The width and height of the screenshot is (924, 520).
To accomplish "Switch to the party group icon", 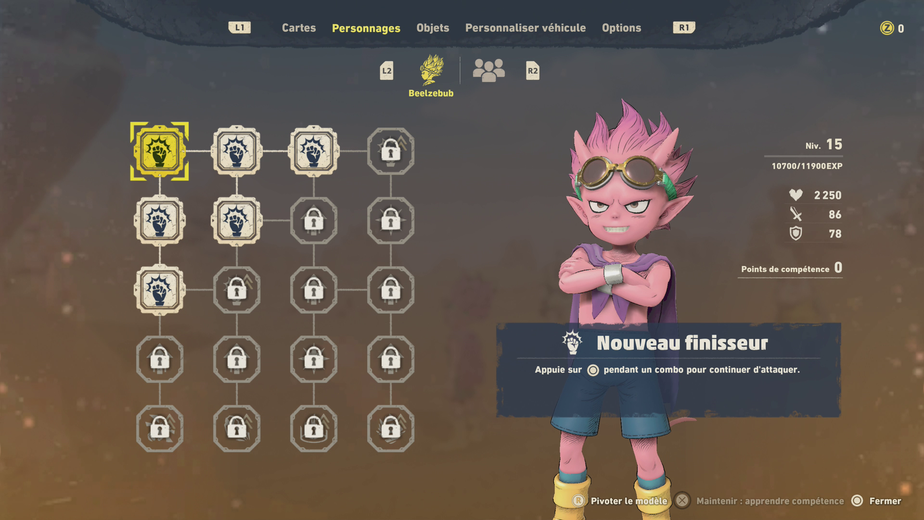I will point(488,70).
